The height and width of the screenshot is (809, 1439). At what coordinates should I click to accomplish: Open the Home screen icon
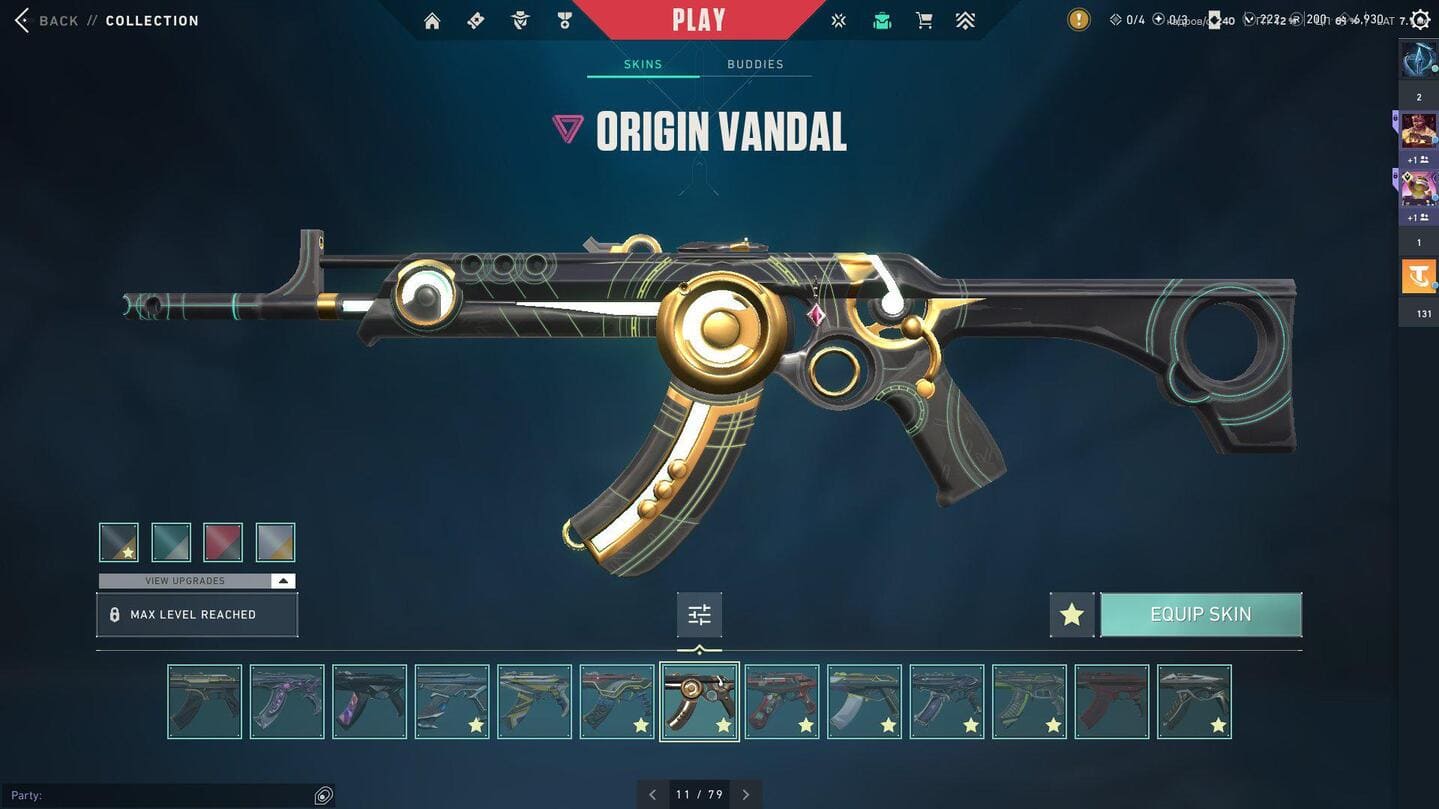[432, 21]
